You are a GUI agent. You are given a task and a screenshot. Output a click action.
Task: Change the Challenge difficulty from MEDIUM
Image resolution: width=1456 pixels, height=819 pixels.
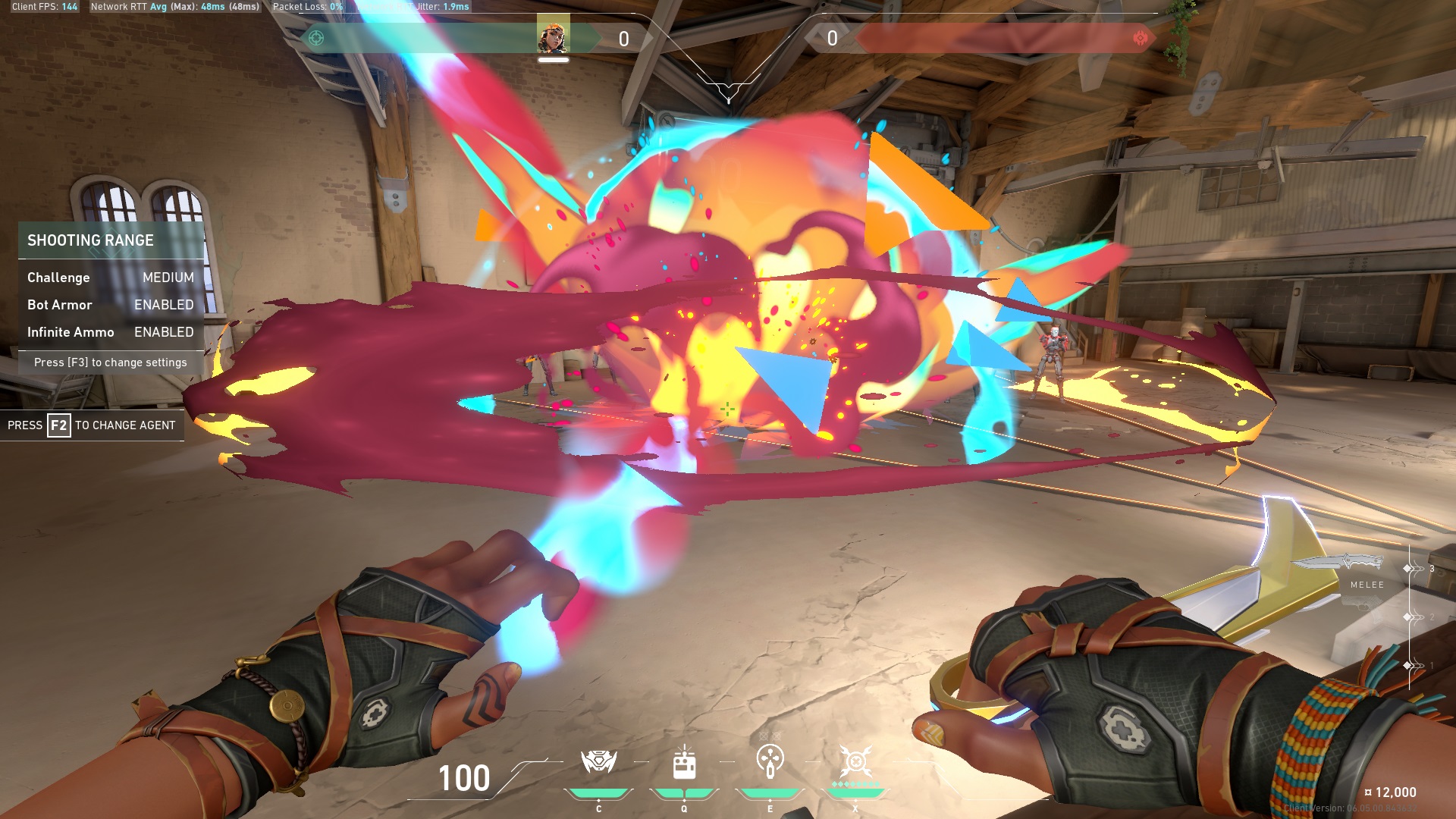[110, 278]
